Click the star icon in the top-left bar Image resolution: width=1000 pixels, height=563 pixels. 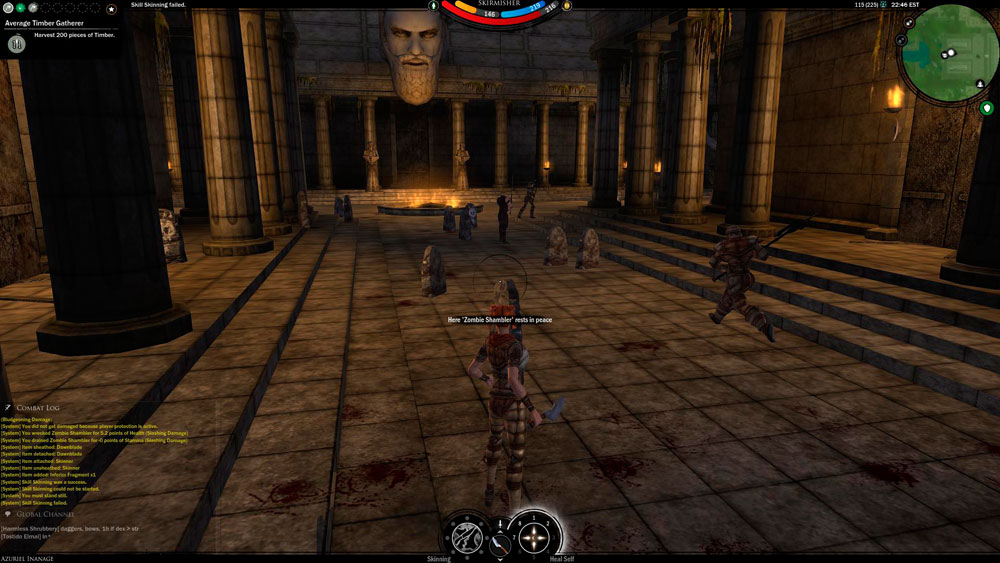(112, 9)
